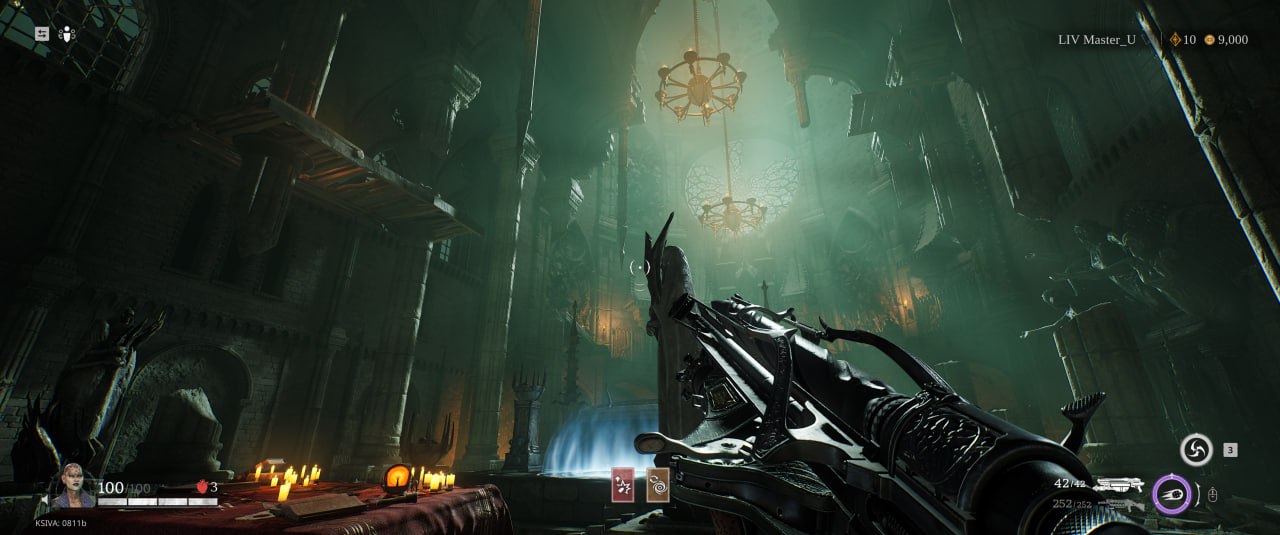Use the white triple-spiral ability icon

[x=1196, y=450]
